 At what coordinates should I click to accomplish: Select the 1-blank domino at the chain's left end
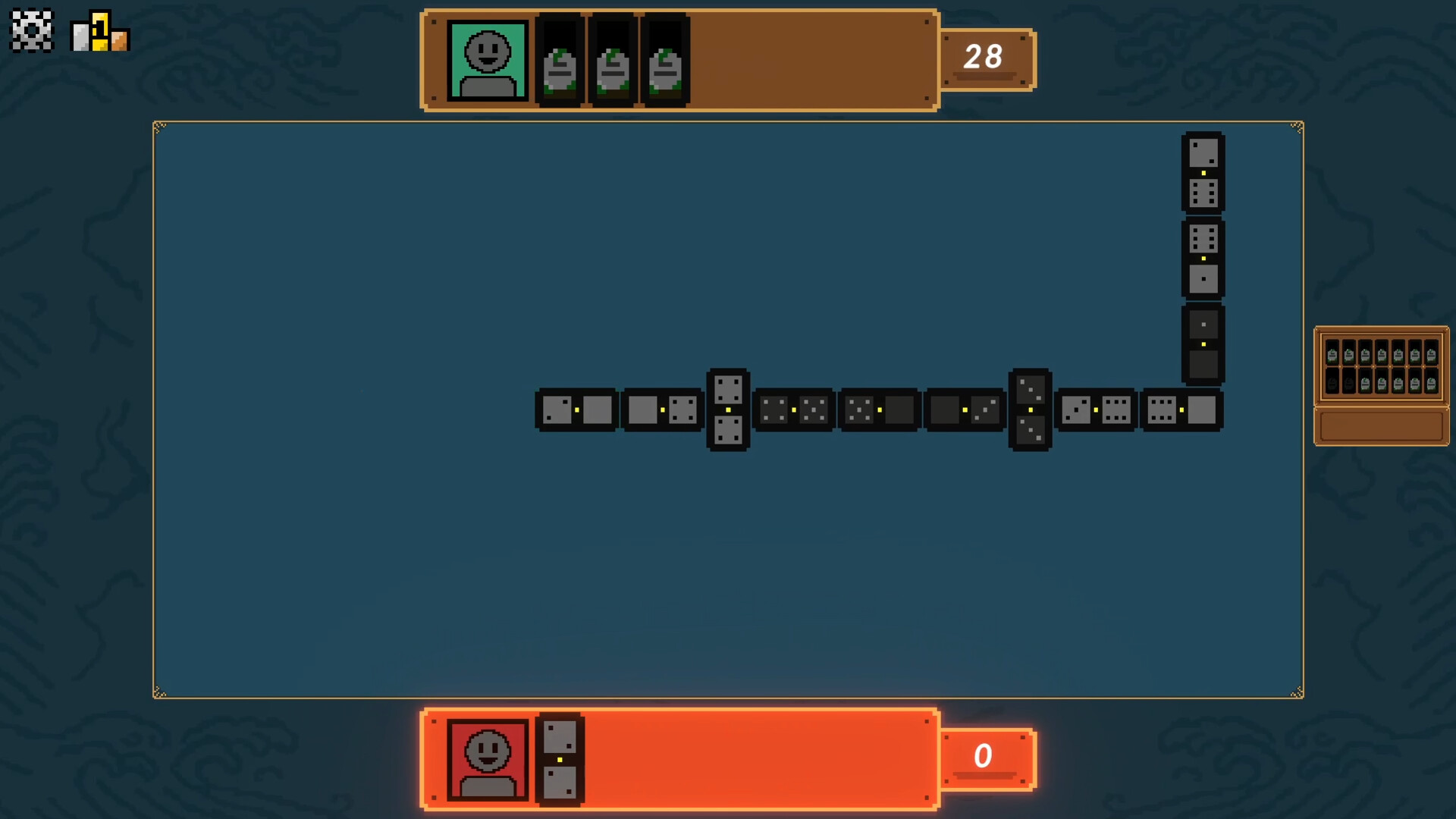pyautogui.click(x=578, y=409)
